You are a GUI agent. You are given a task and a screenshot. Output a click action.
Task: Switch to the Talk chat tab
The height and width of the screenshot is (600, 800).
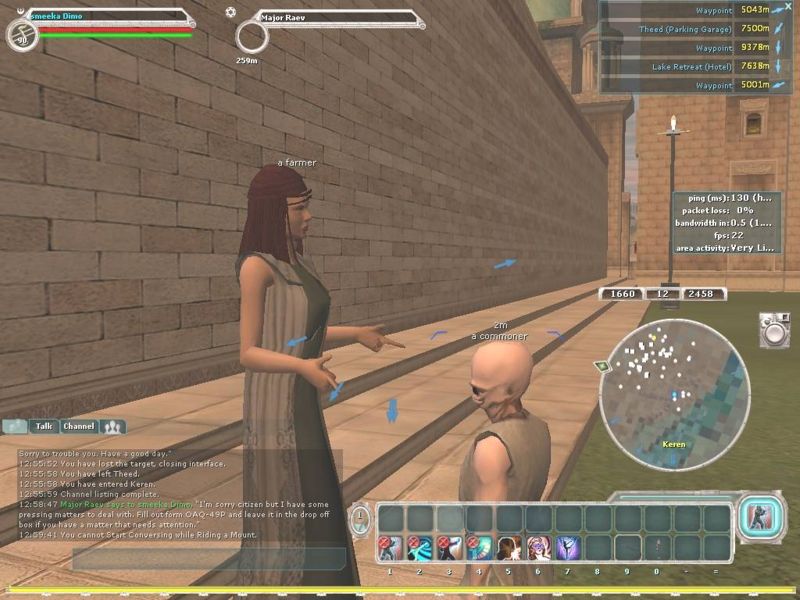point(42,426)
